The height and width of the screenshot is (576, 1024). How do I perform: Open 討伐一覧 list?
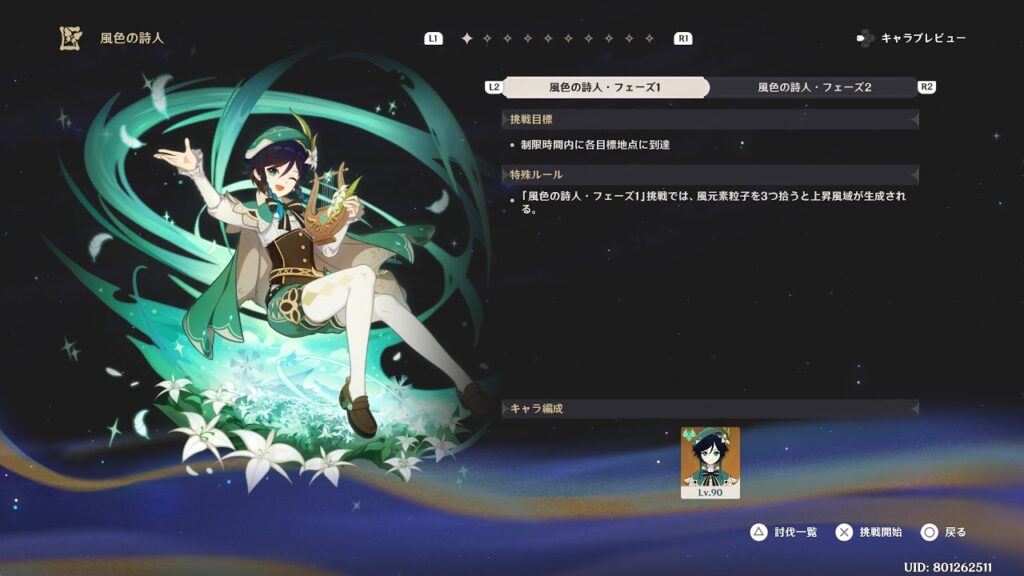(784, 532)
